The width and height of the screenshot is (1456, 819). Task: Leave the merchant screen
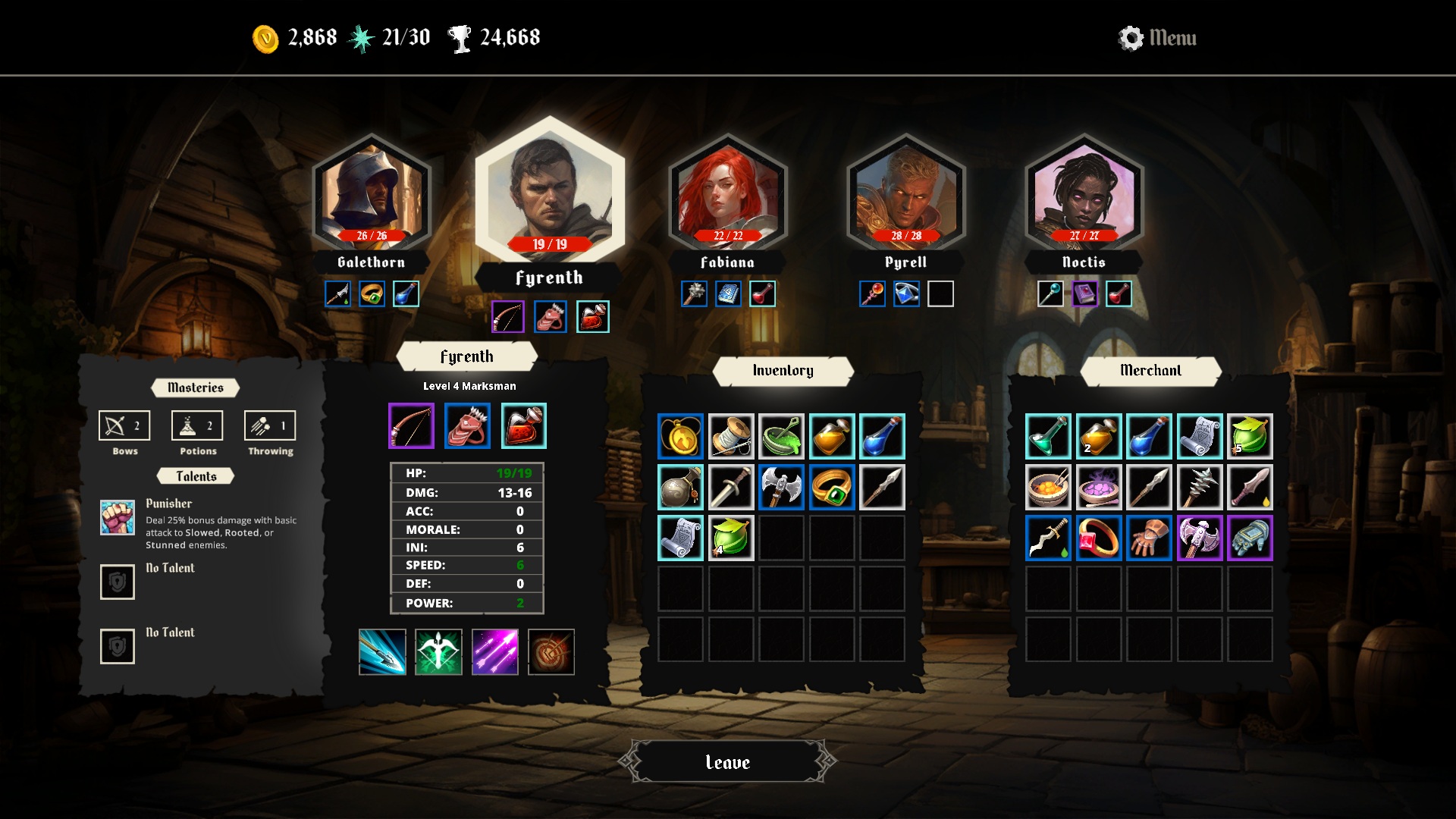pyautogui.click(x=727, y=762)
